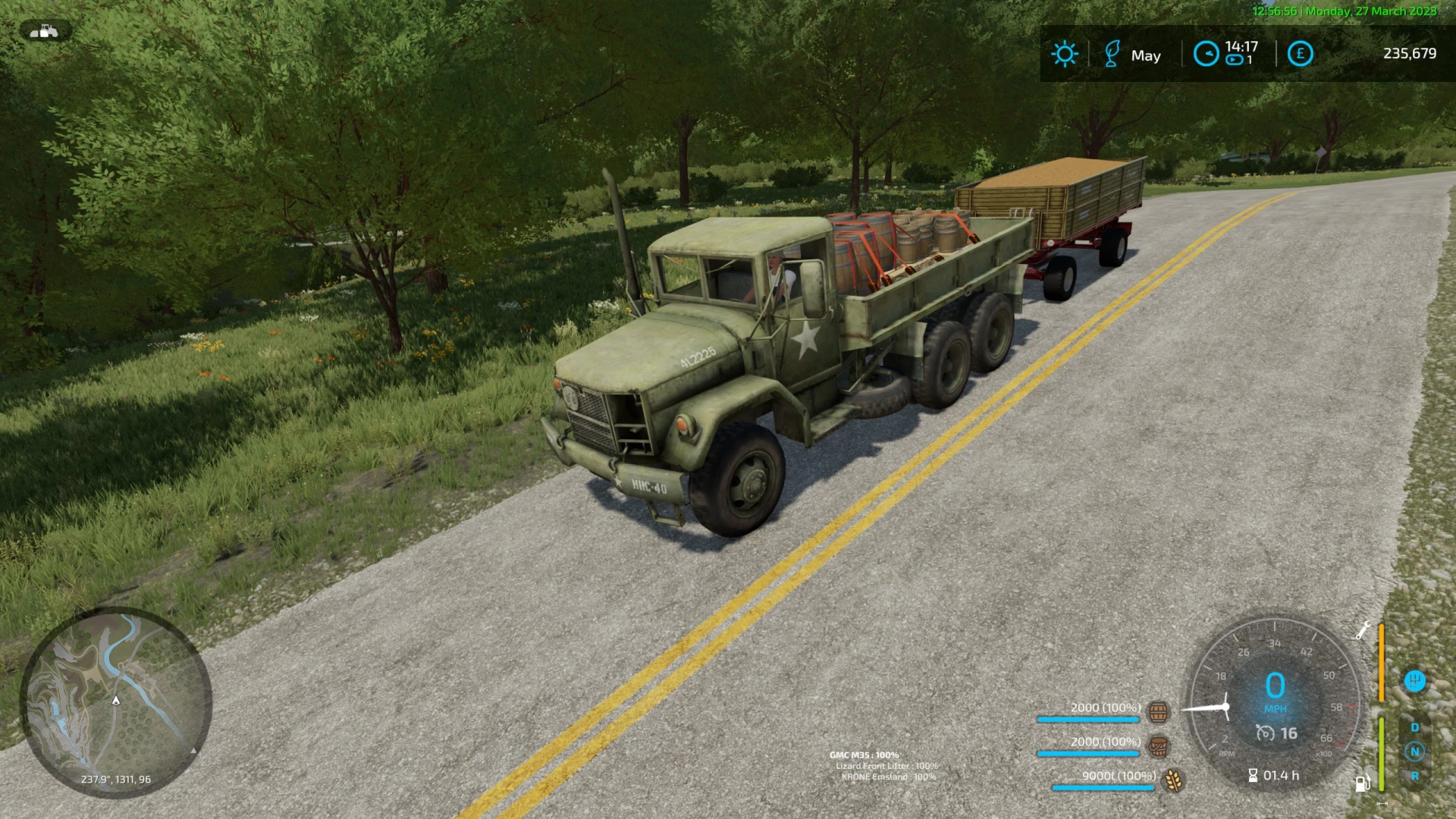The width and height of the screenshot is (1456, 819).
Task: Click the time scale clock icon
Action: (x=1206, y=53)
